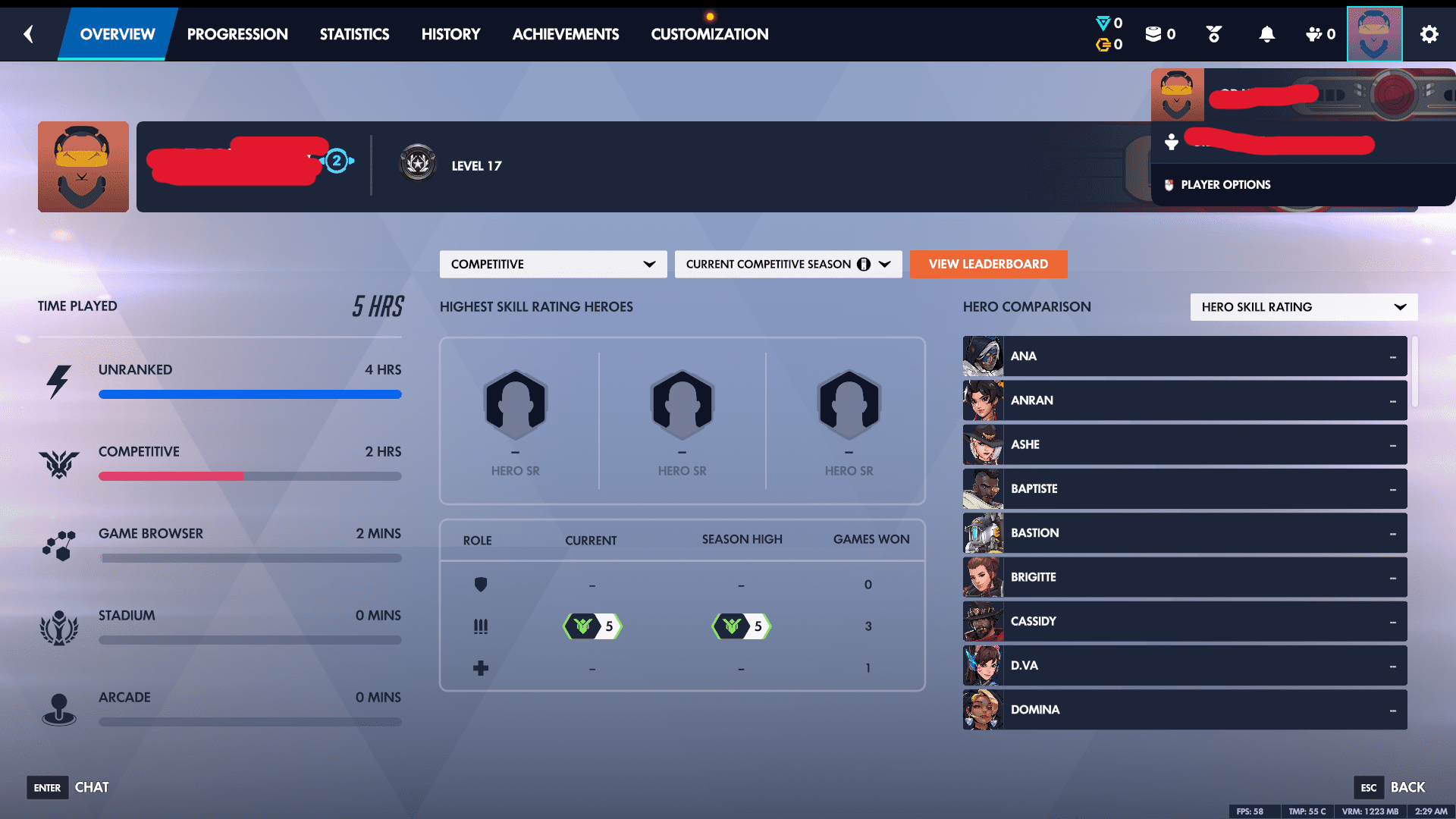1456x819 pixels.
Task: Expand the Hero Skill Rating dropdown
Action: 1303,307
